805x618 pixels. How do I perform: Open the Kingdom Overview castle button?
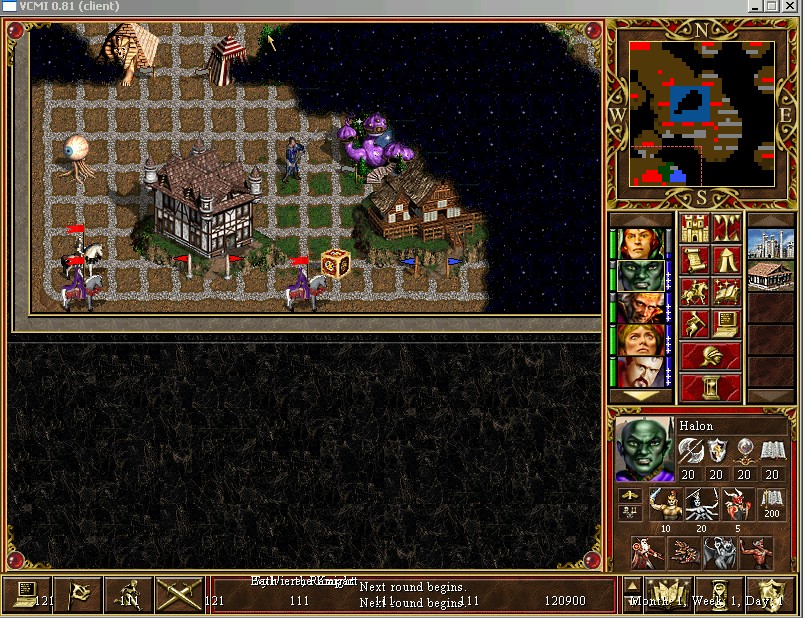tap(694, 229)
